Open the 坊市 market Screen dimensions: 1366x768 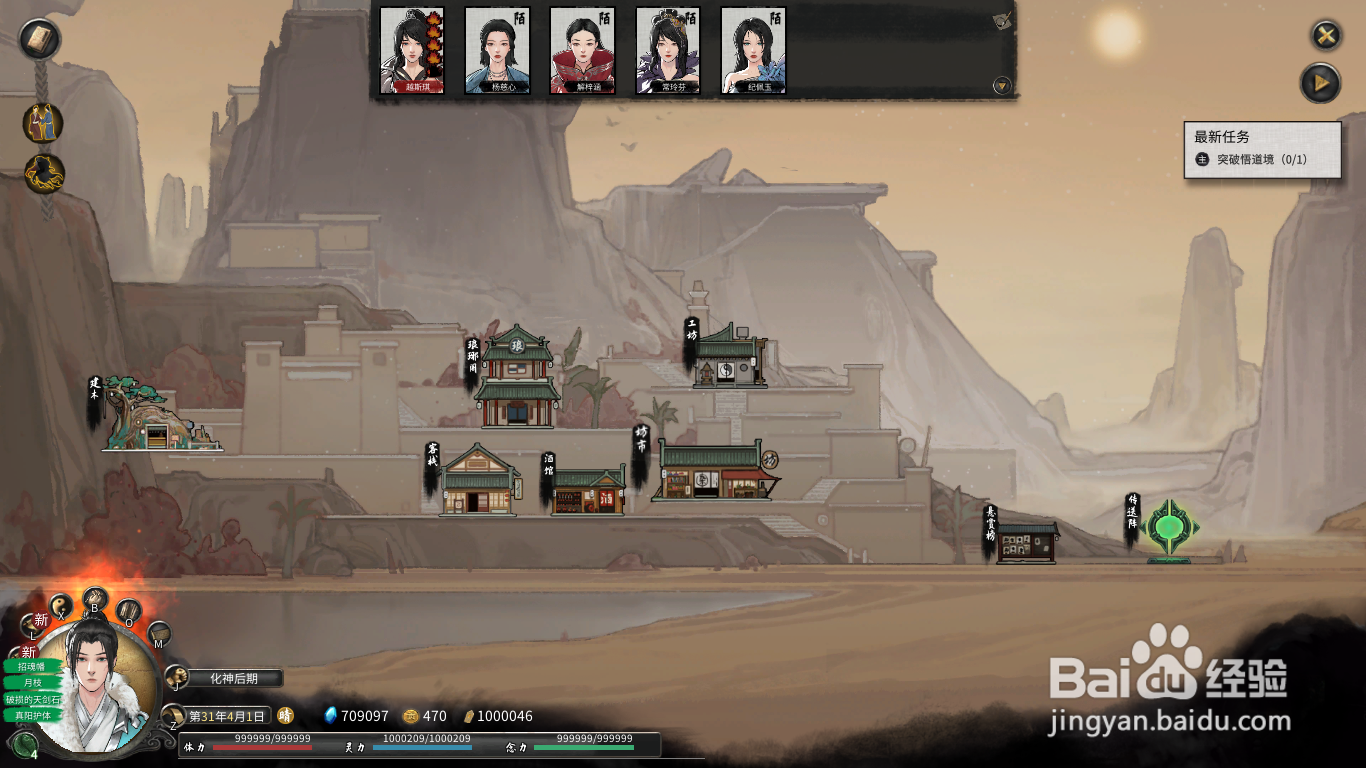pos(713,473)
